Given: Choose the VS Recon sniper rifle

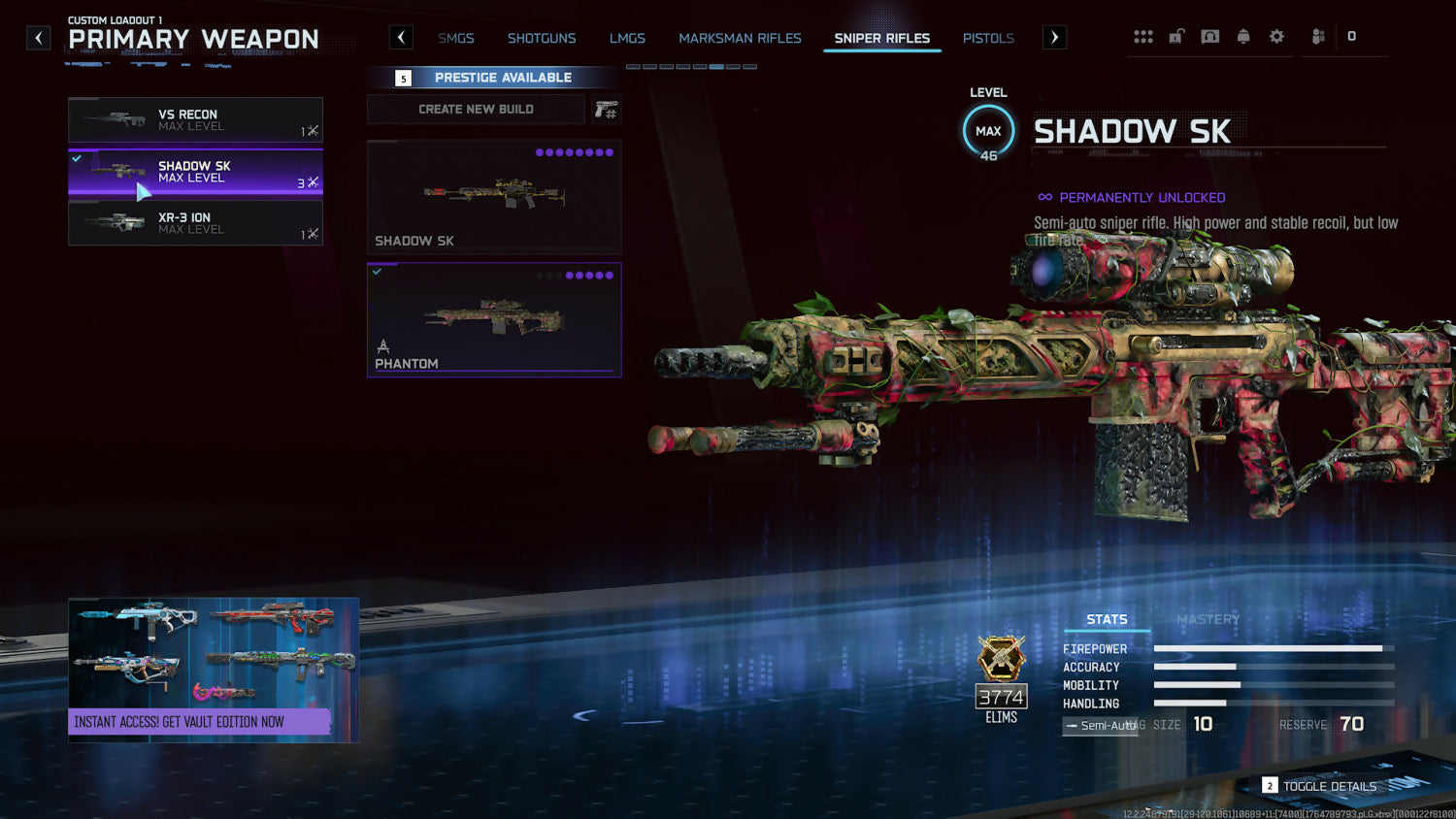Looking at the screenshot, I should click(195, 120).
